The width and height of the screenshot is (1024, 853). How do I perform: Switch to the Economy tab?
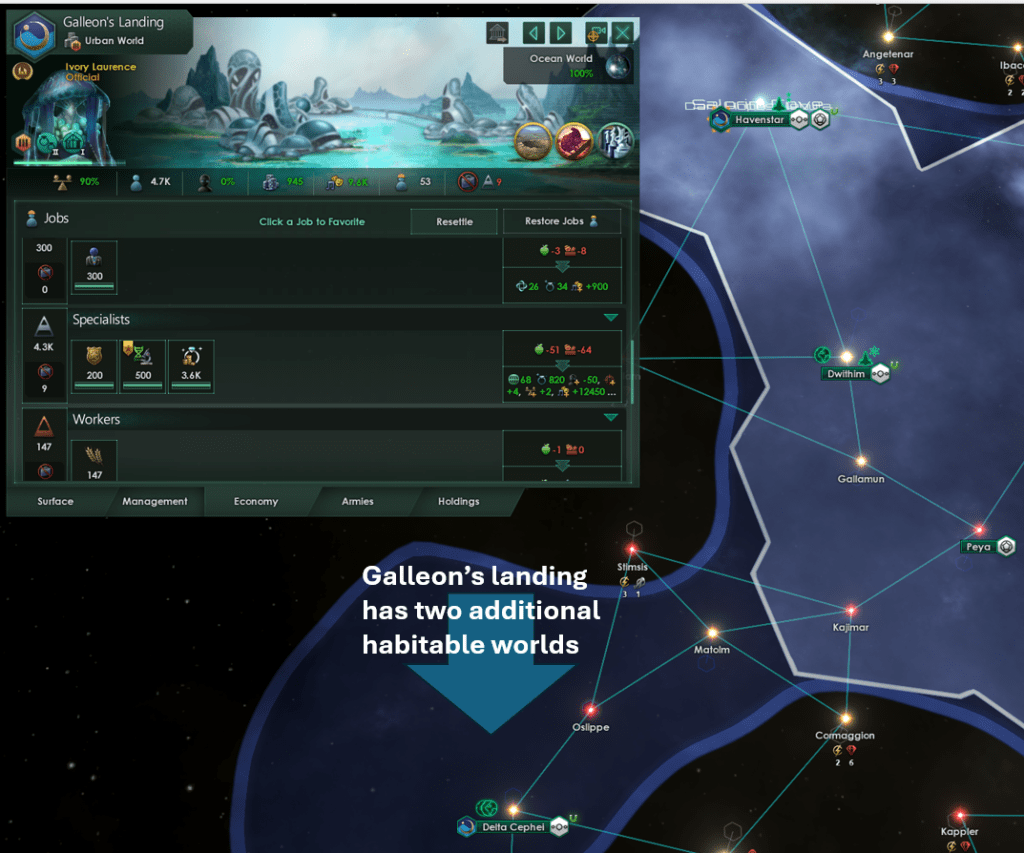[x=256, y=501]
